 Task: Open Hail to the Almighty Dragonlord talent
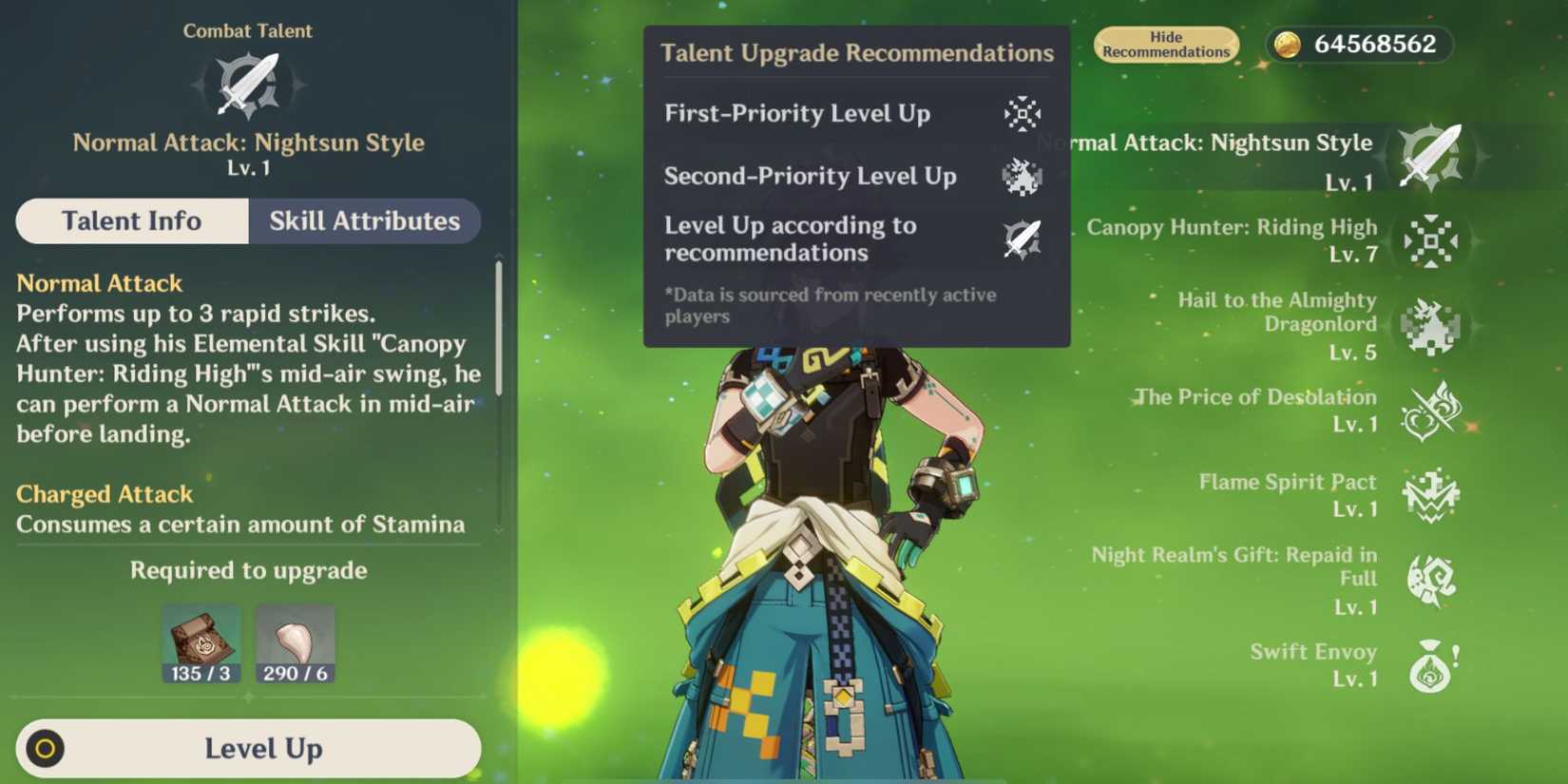[1431, 326]
